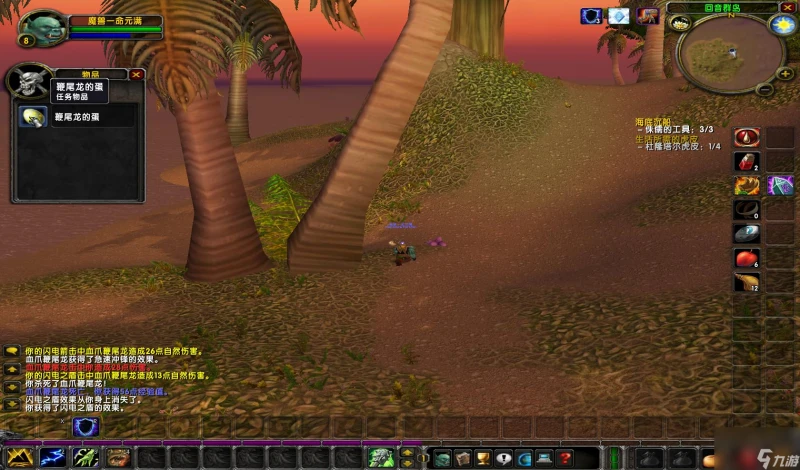
Task: Cast the lightning bolt spell
Action: click(52, 457)
